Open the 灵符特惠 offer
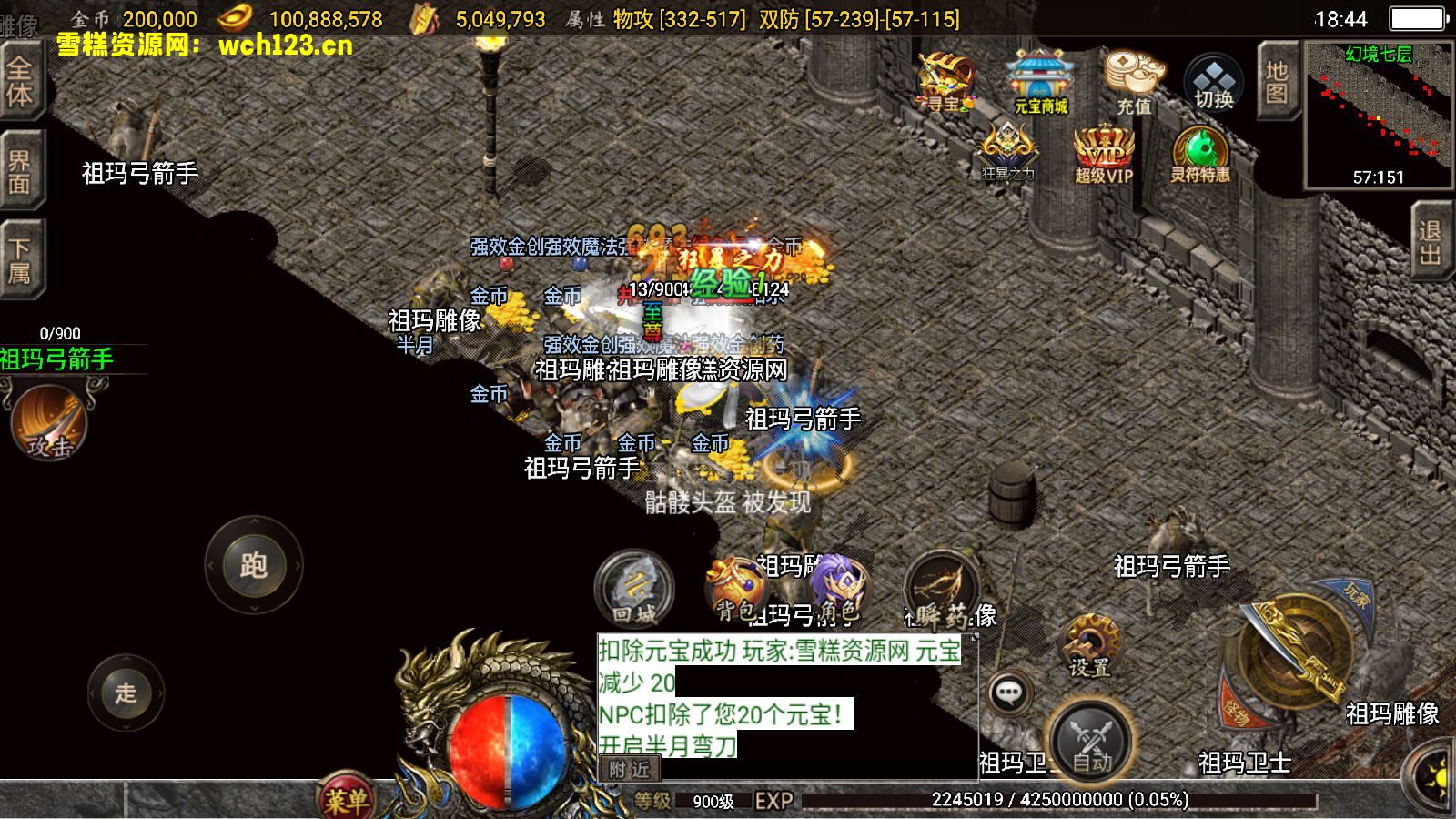Viewport: 1456px width, 819px height. (1199, 153)
